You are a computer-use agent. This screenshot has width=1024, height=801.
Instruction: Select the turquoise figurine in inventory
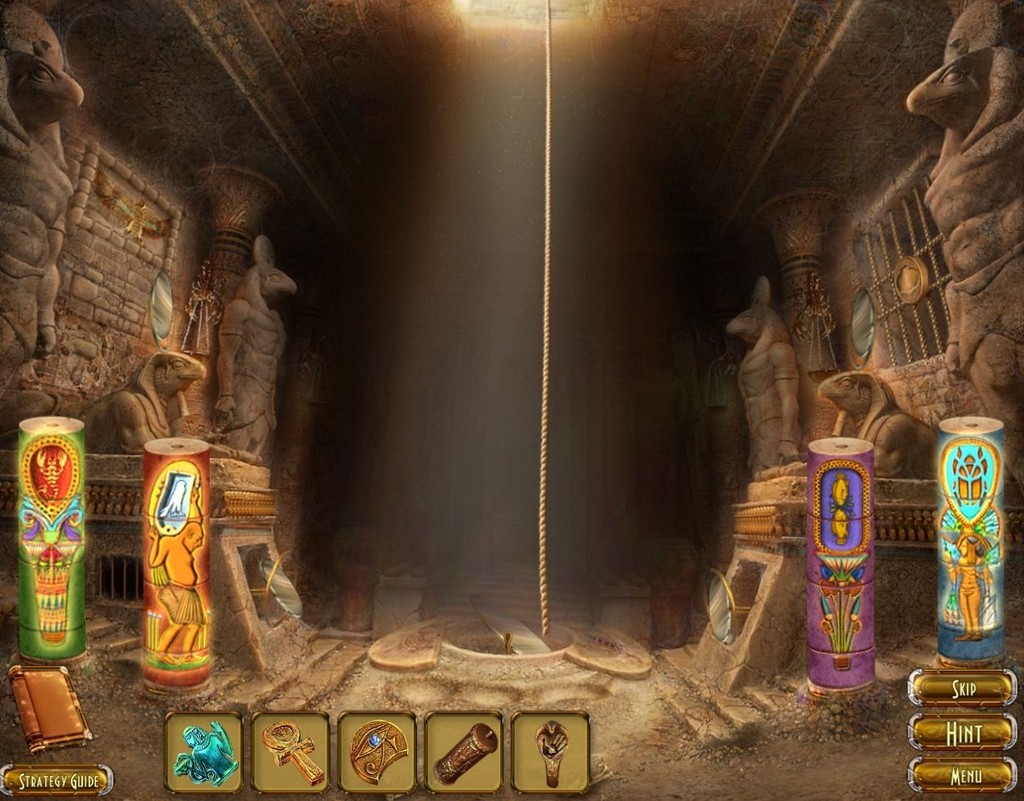click(204, 752)
